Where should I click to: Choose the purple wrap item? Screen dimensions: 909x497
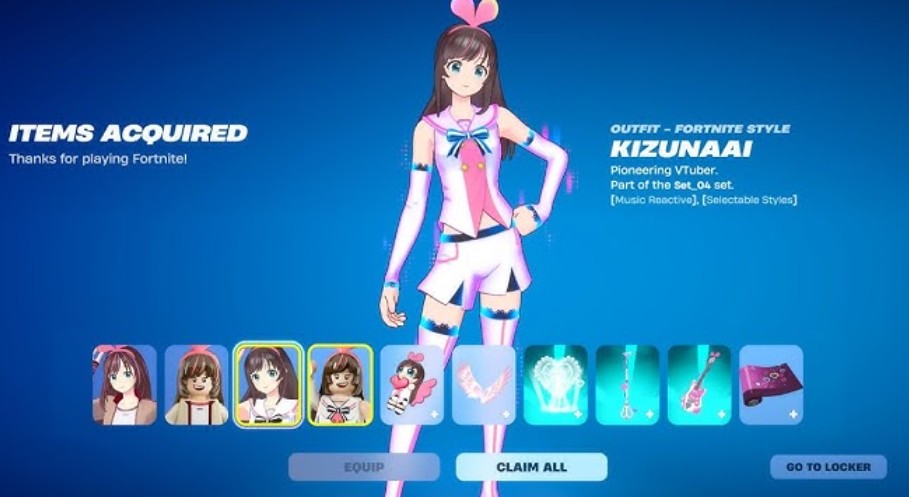pyautogui.click(x=771, y=385)
